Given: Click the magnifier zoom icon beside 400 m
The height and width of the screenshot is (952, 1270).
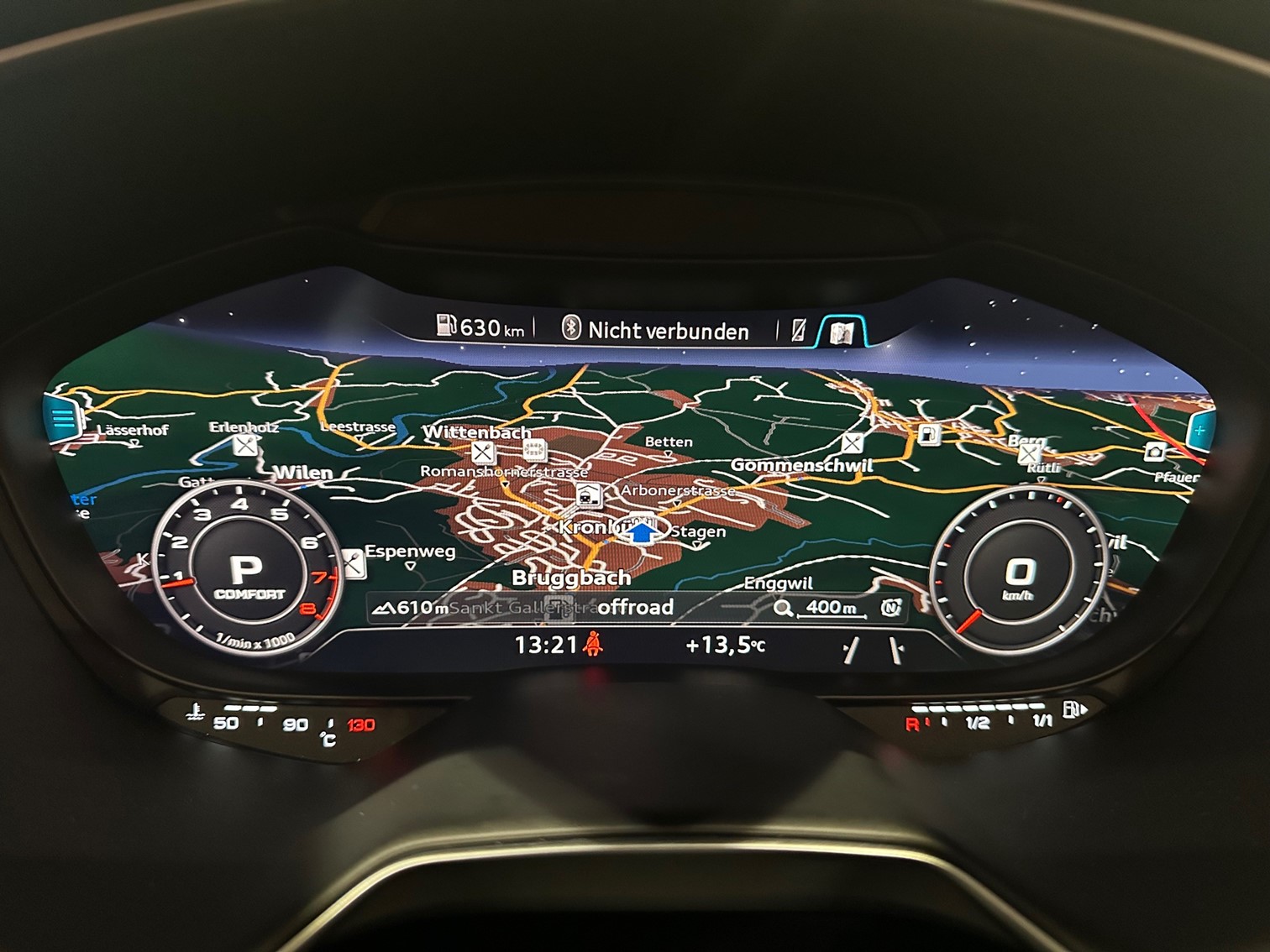Looking at the screenshot, I should pos(783,609).
